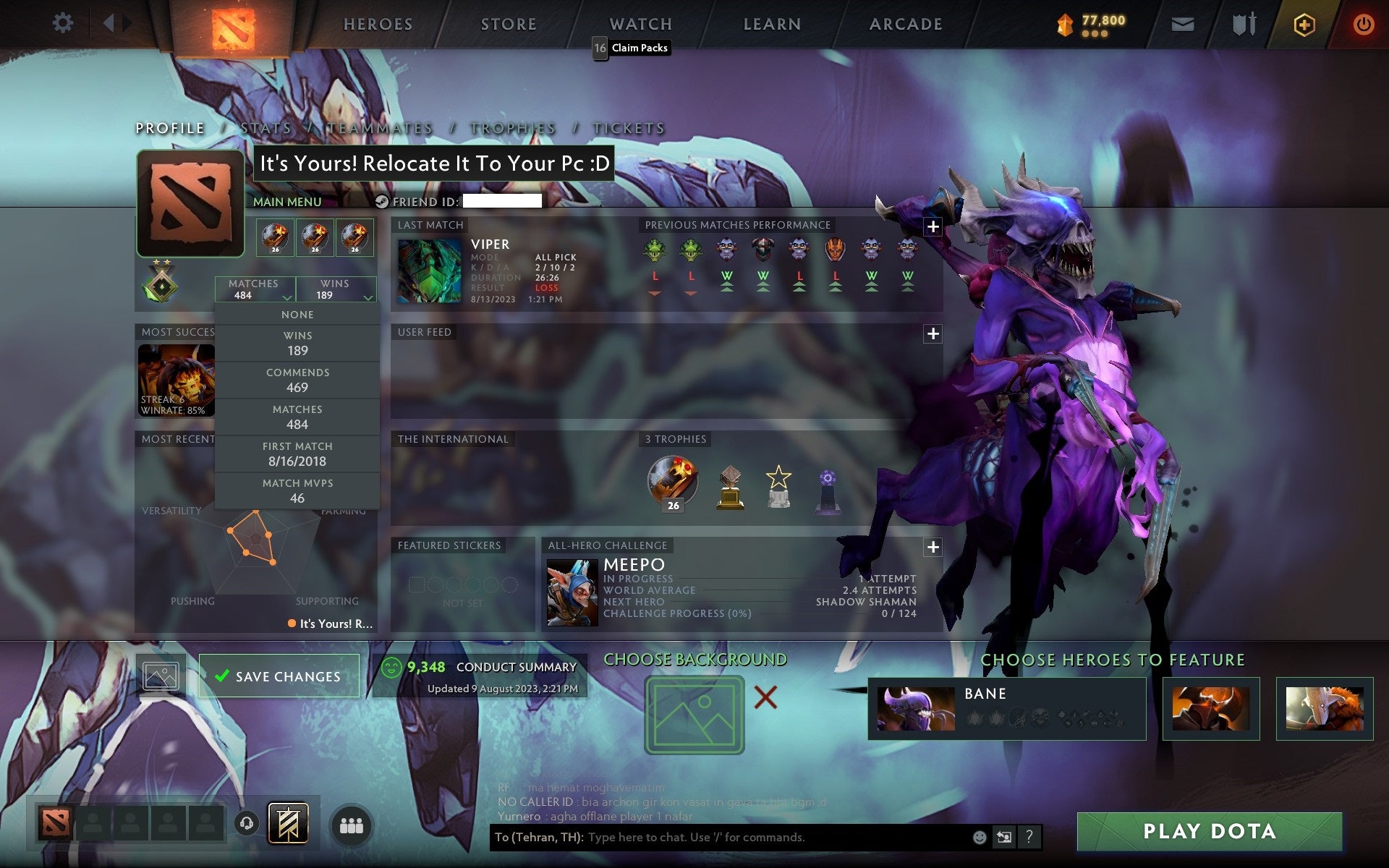Image resolution: width=1389 pixels, height=868 pixels.
Task: Open the settings gear
Action: click(64, 23)
